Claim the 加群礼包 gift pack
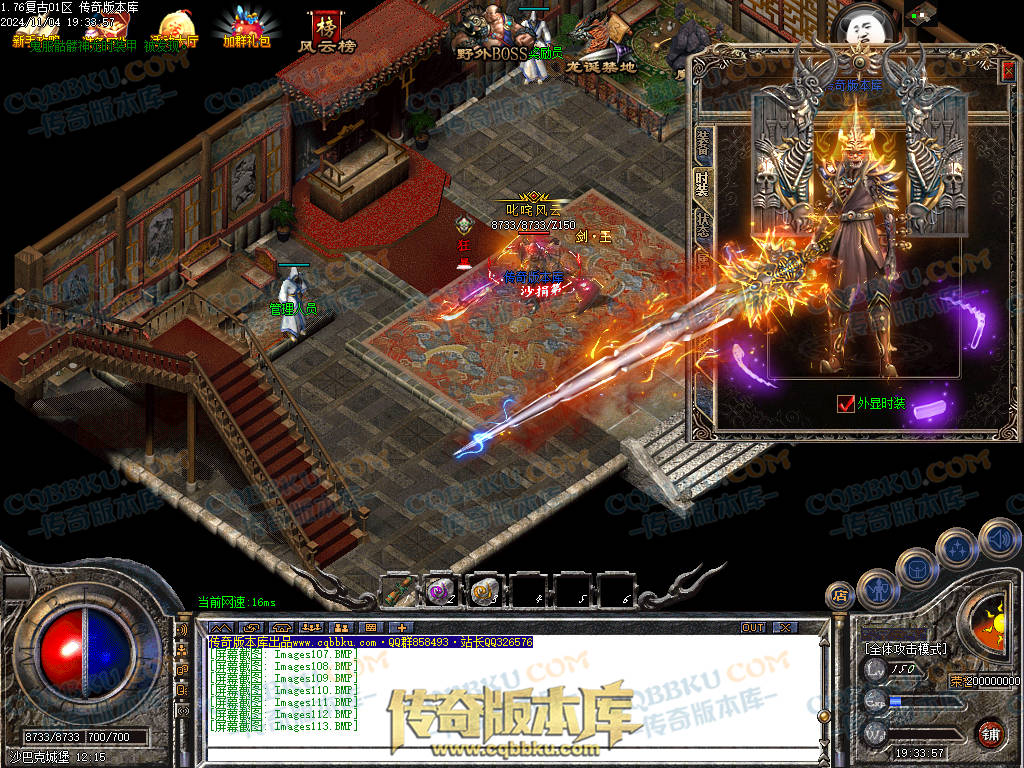 tap(245, 30)
